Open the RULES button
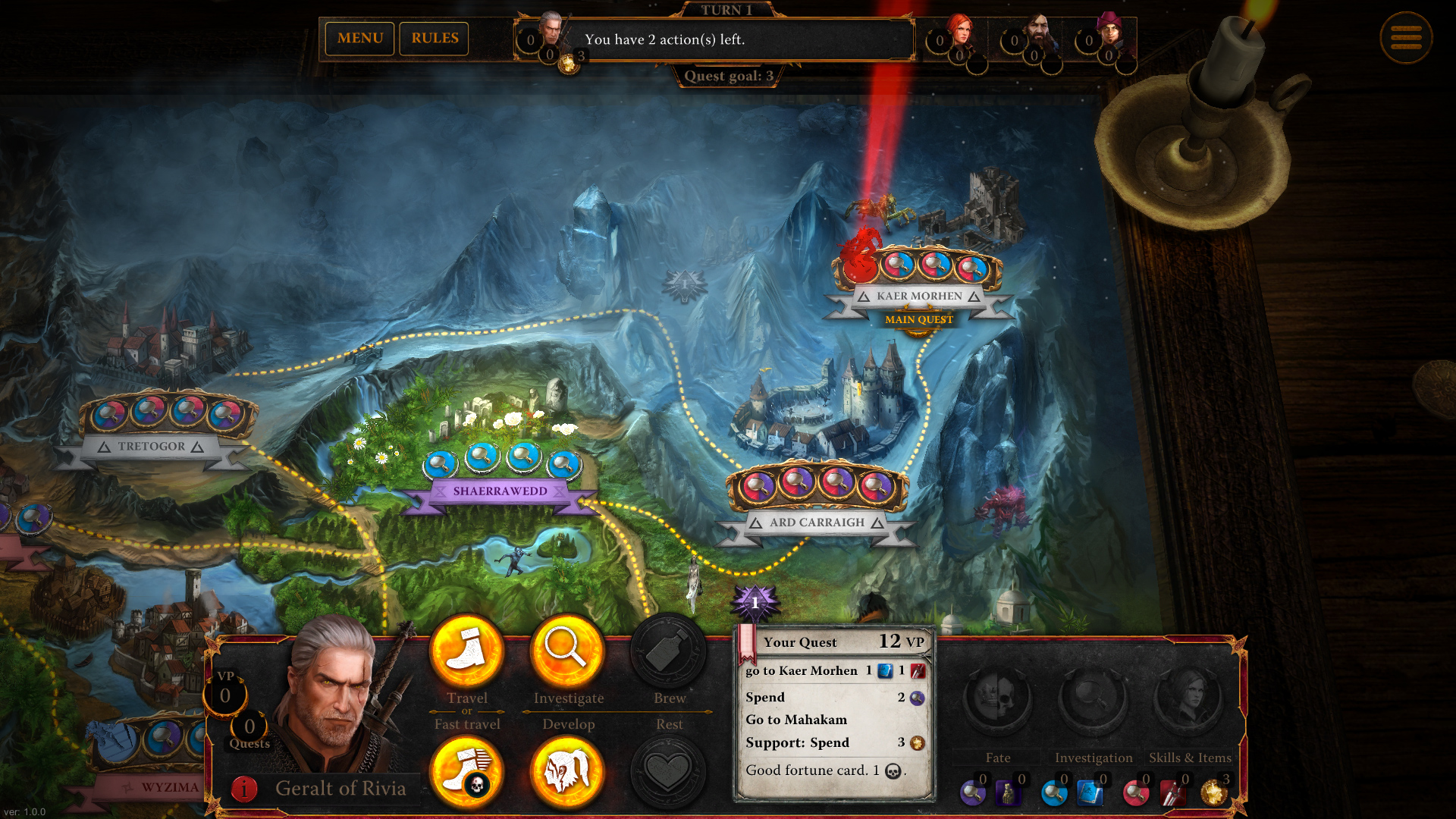 click(434, 39)
